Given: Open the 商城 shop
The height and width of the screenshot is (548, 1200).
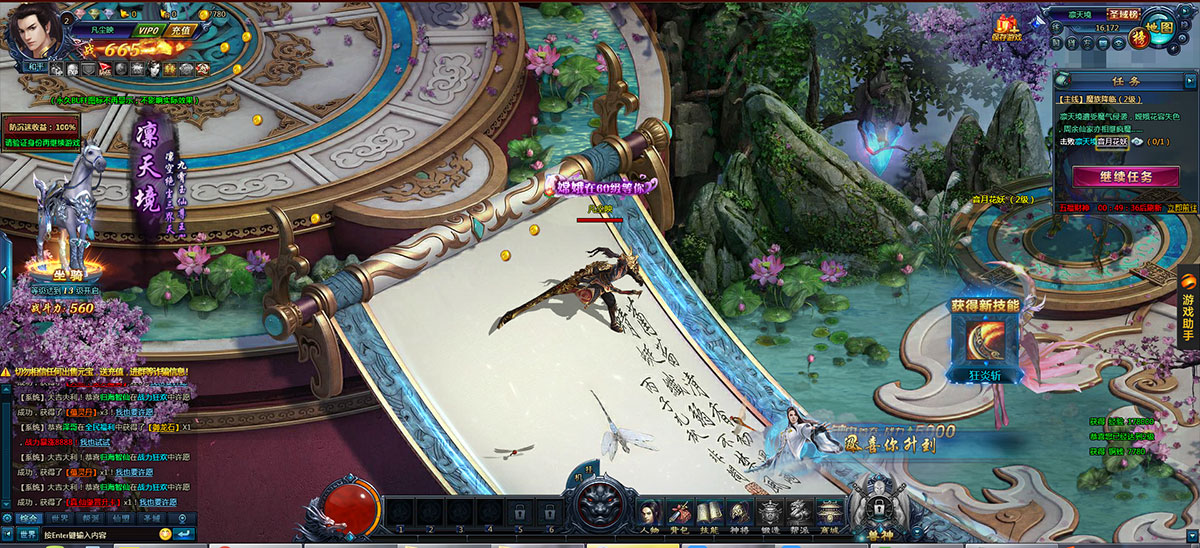Looking at the screenshot, I should [x=828, y=513].
